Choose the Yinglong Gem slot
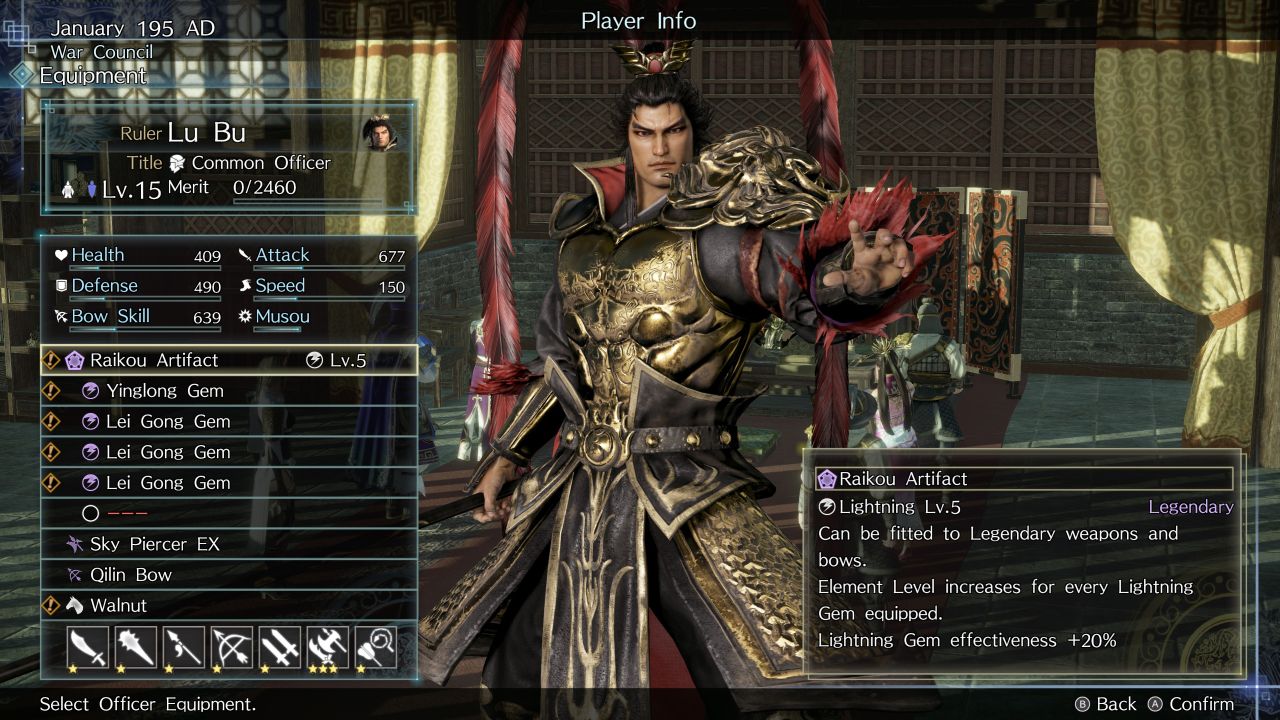 (x=228, y=391)
